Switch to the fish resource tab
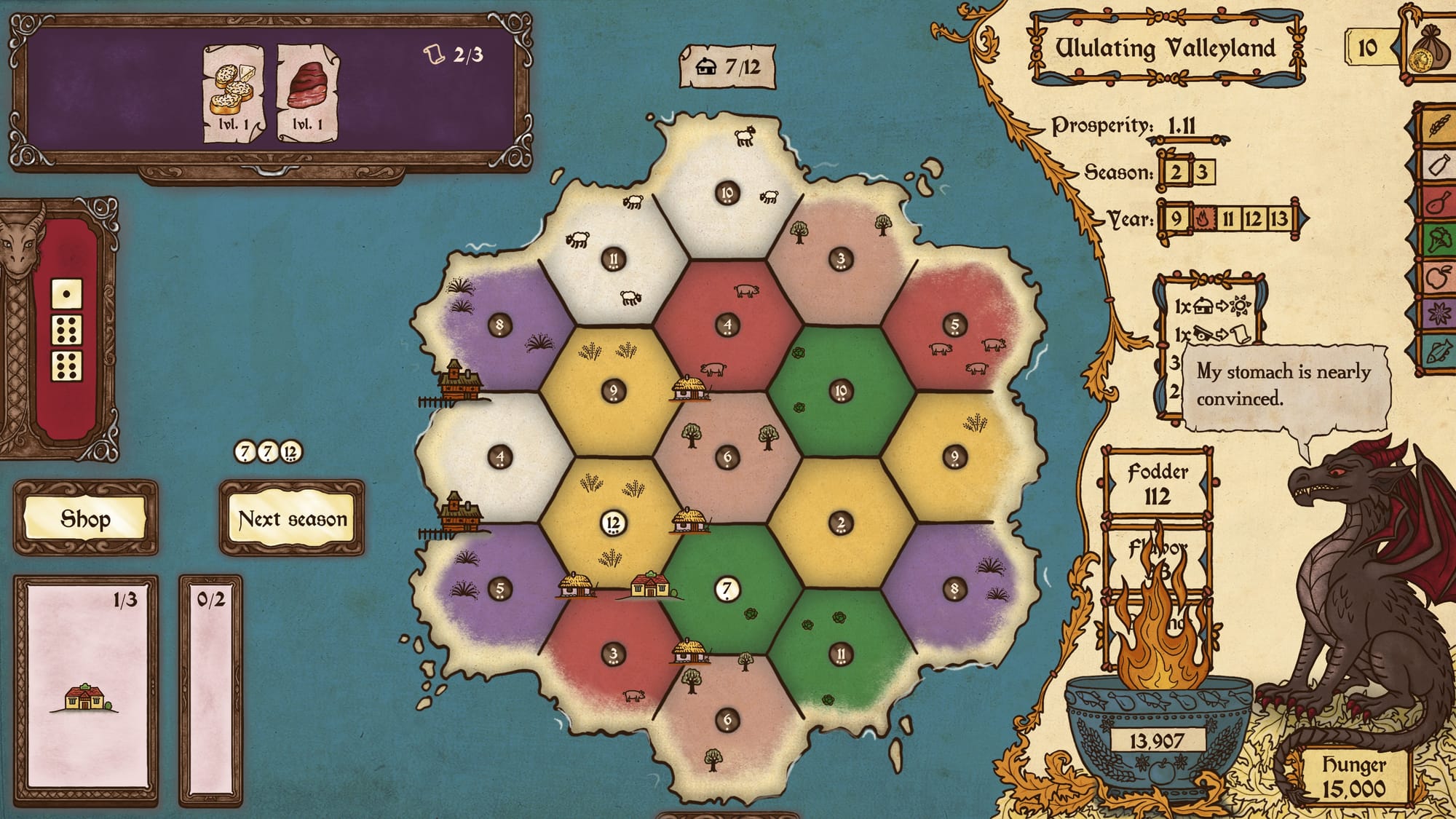This screenshot has width=1456, height=819. point(1437,353)
